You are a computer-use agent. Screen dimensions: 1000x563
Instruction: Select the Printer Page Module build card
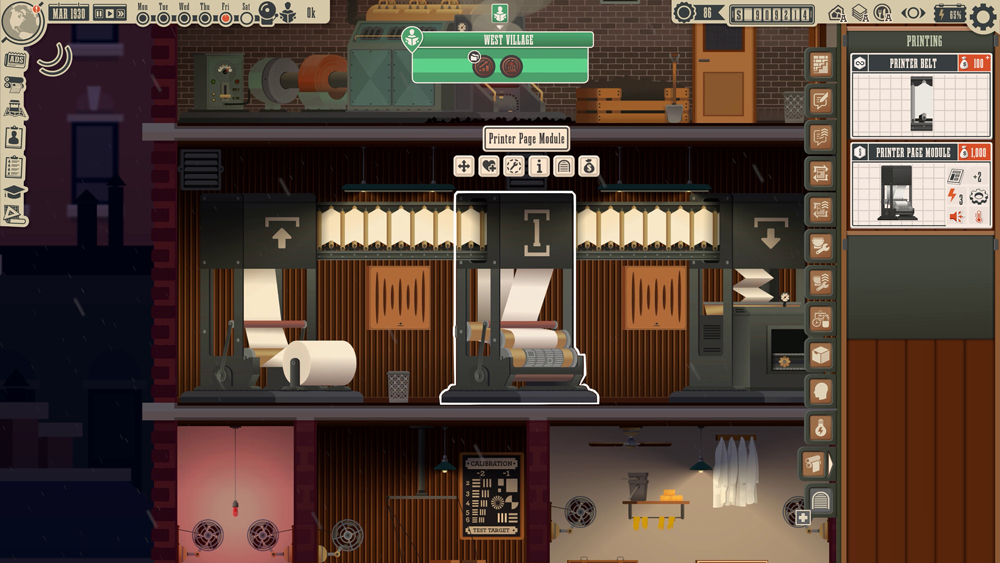pyautogui.click(x=921, y=186)
